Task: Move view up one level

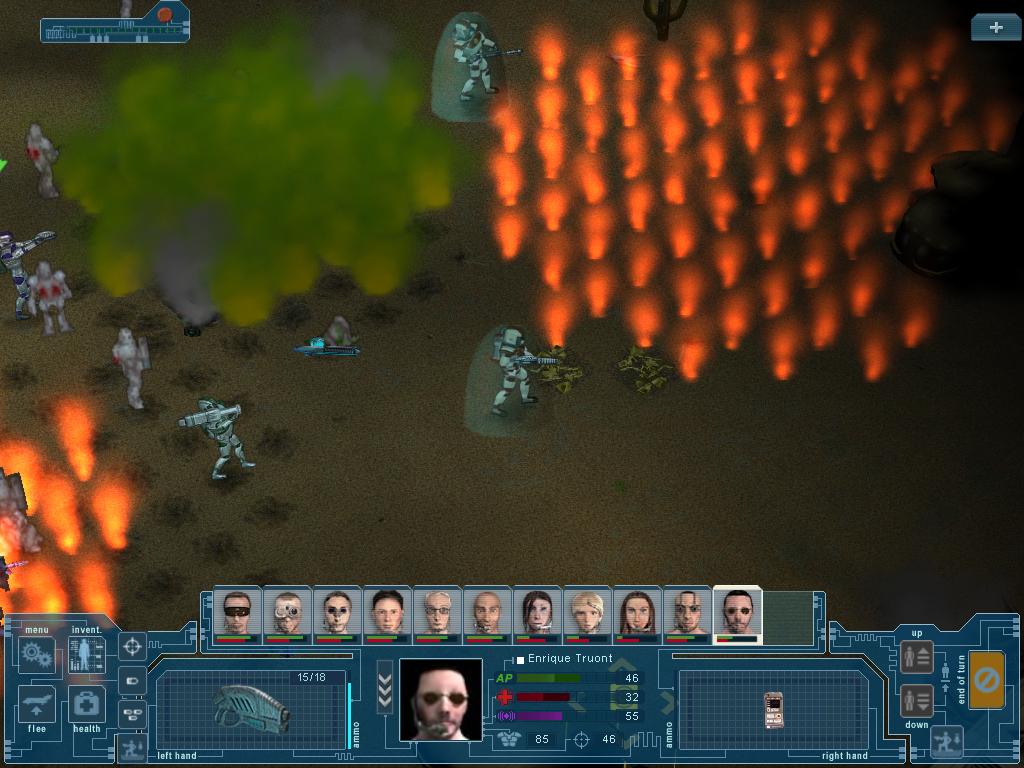Action: tap(917, 656)
